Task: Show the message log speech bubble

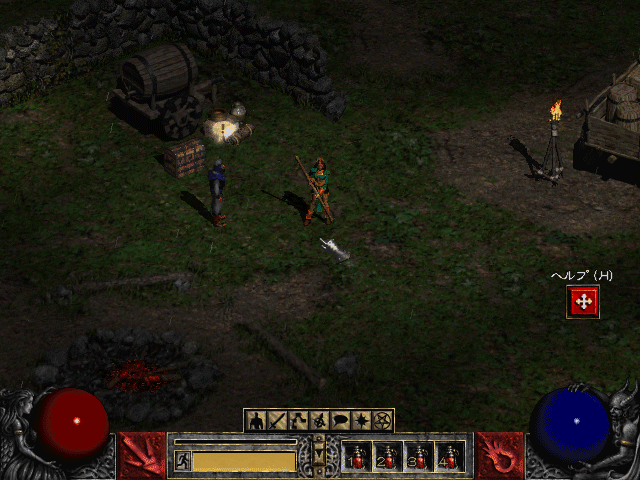Action: (340, 421)
